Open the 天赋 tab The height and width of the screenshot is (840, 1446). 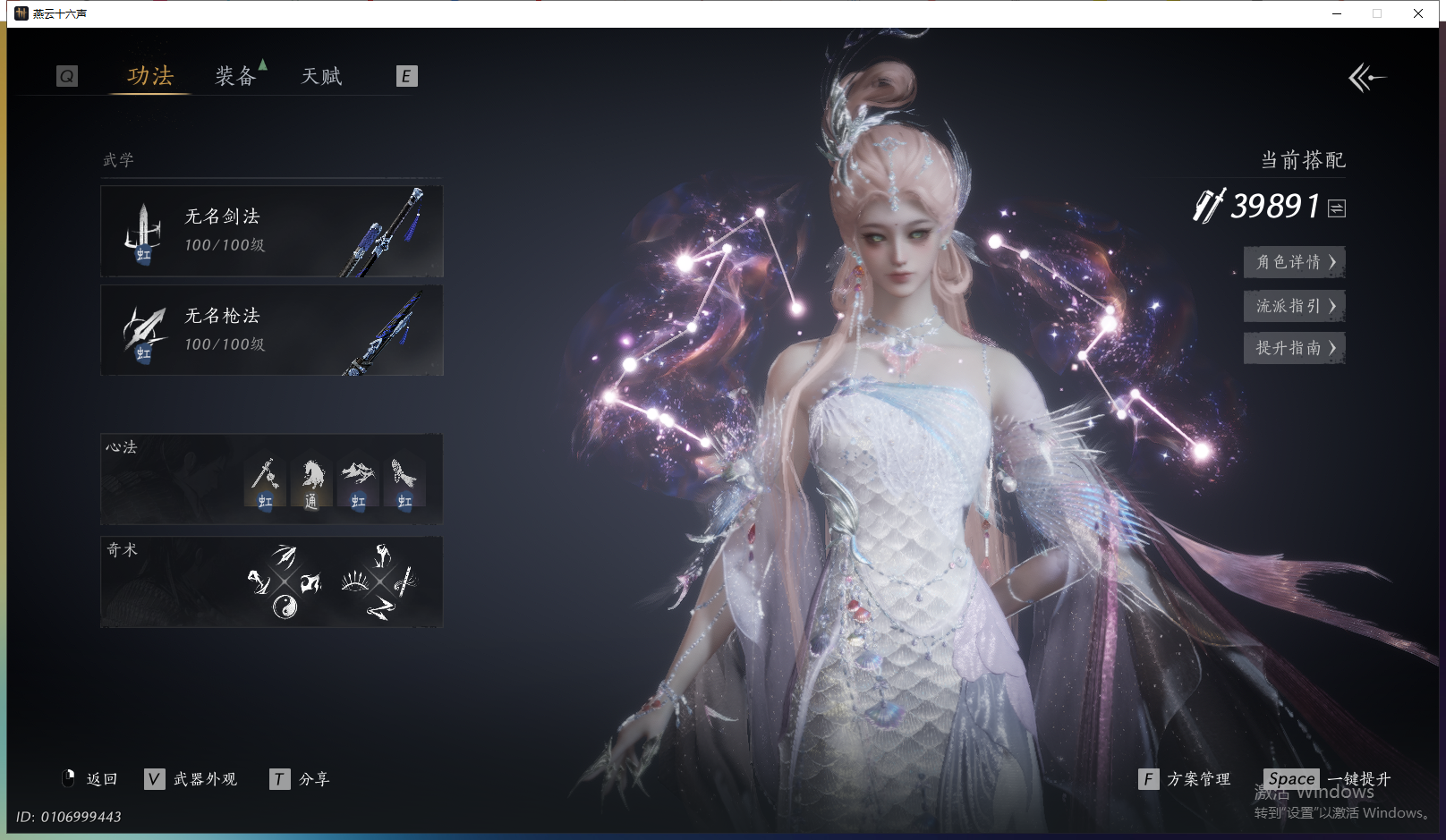[321, 77]
